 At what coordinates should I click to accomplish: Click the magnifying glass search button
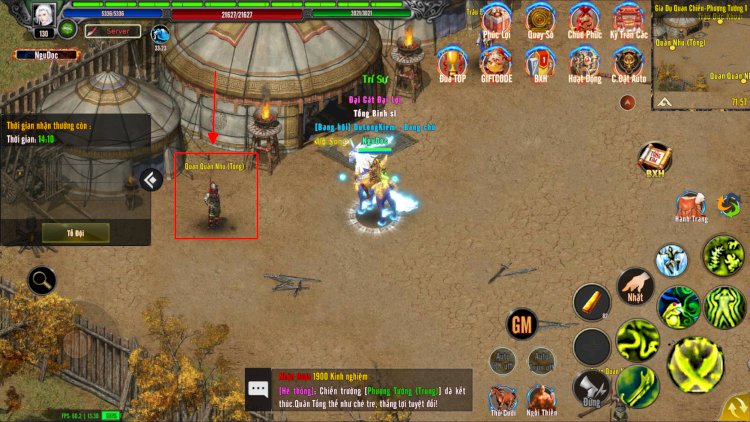pos(42,280)
